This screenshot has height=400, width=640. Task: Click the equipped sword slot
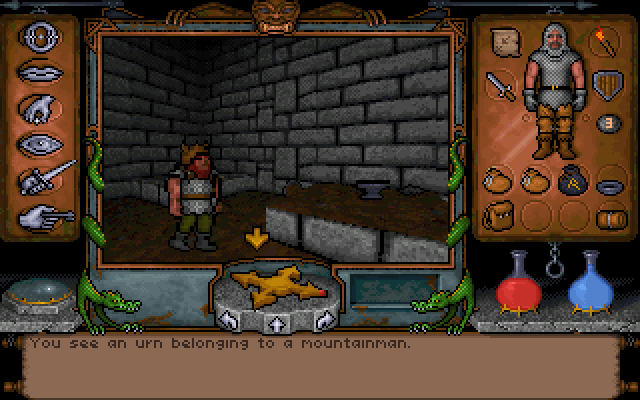(x=501, y=88)
